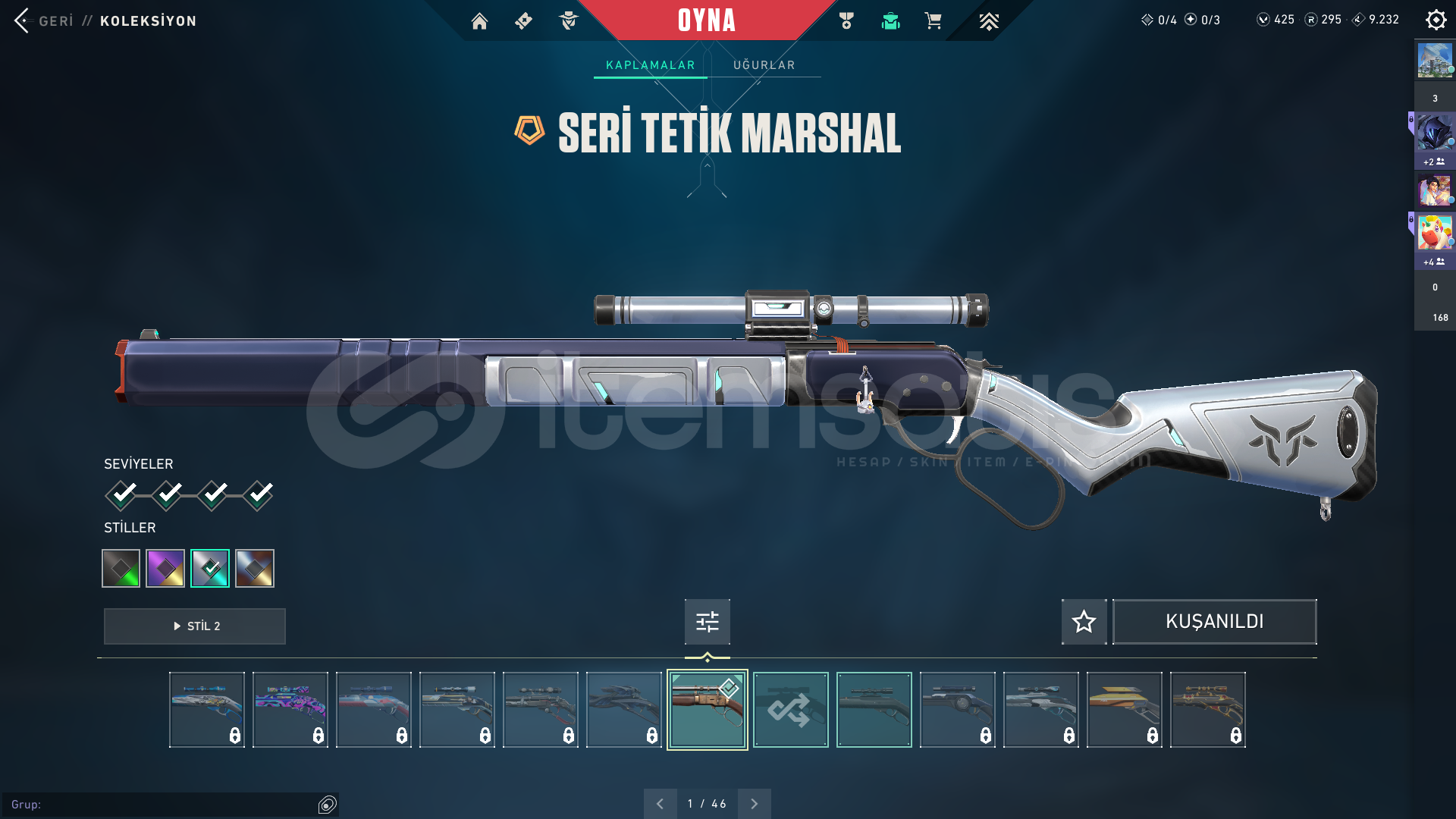The width and height of the screenshot is (1456, 819).
Task: Choose the purple and gold style swatch
Action: tap(165, 568)
